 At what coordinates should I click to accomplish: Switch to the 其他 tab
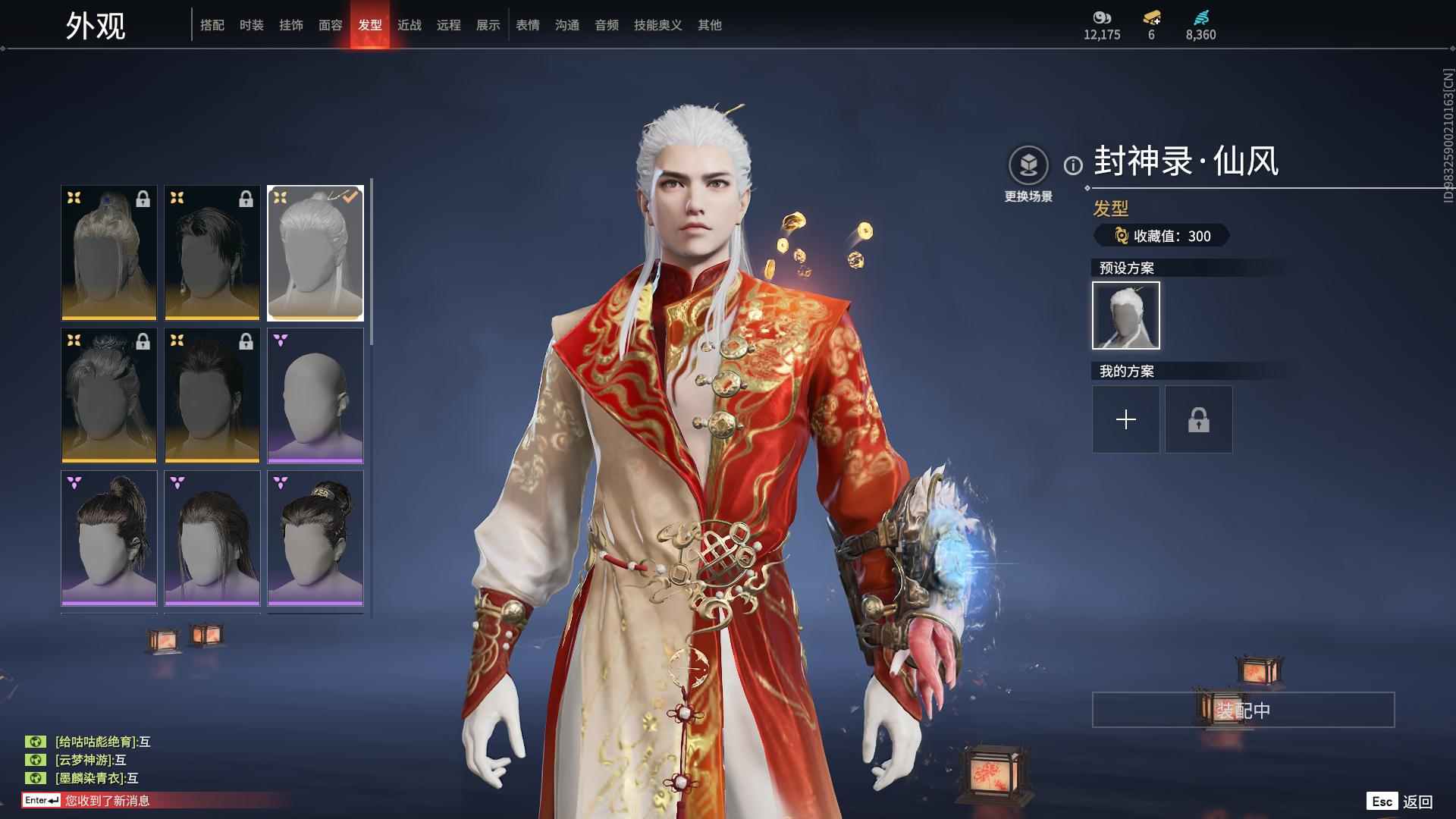pos(710,25)
